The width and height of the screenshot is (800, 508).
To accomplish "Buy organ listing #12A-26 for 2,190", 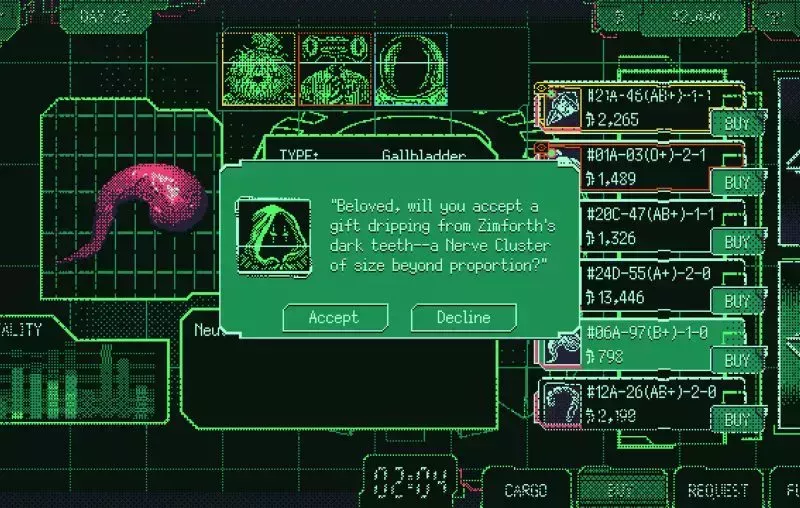I will (737, 419).
